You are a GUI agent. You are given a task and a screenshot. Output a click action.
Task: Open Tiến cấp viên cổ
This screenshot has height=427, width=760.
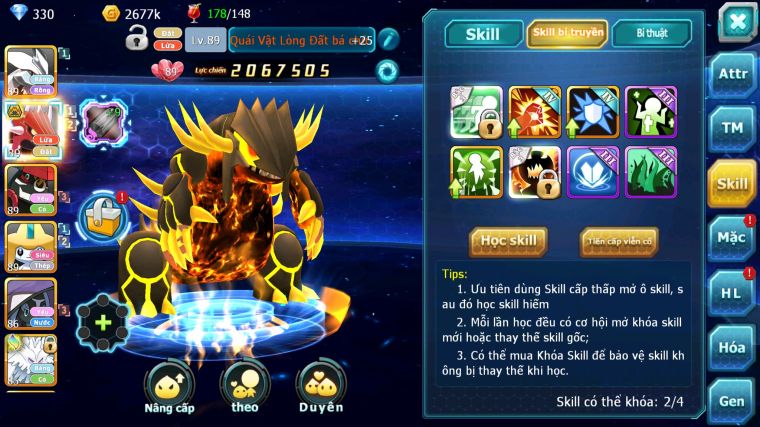click(619, 241)
